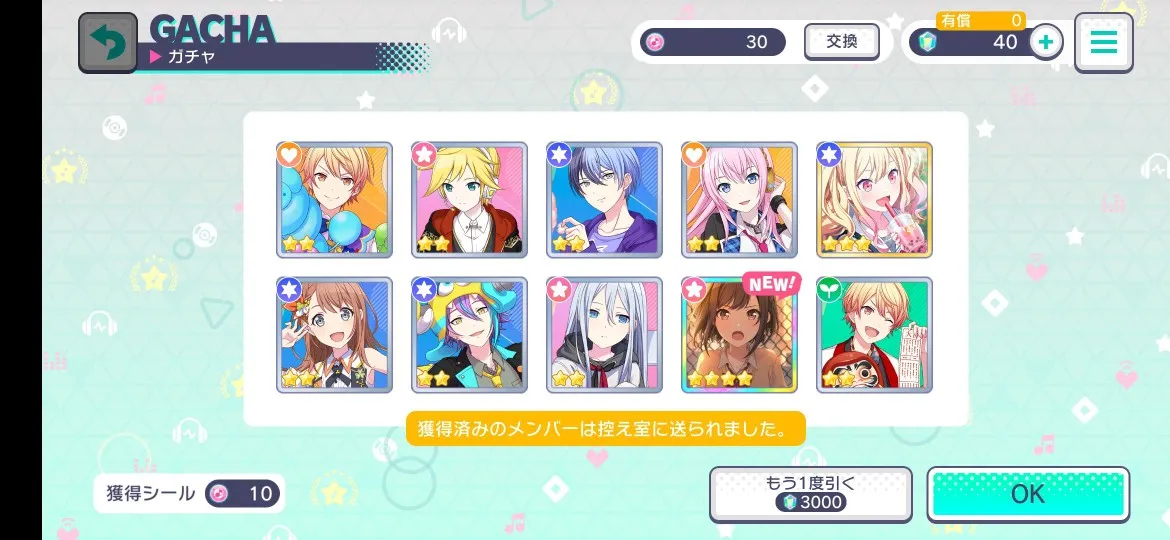Image resolution: width=1170 pixels, height=540 pixels.
Task: Select the NEW four-star card
Action: (x=739, y=335)
